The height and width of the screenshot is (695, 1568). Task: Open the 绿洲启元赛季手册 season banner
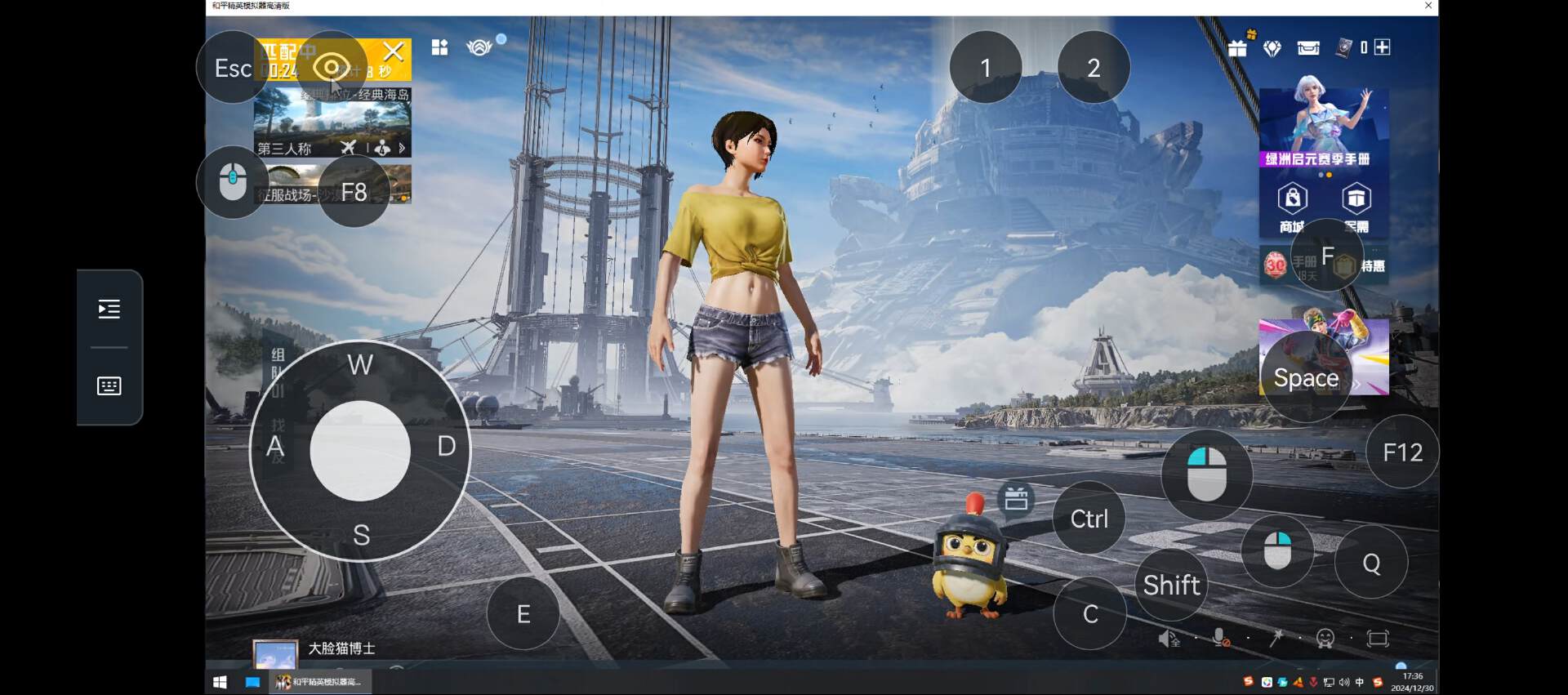click(x=1323, y=127)
